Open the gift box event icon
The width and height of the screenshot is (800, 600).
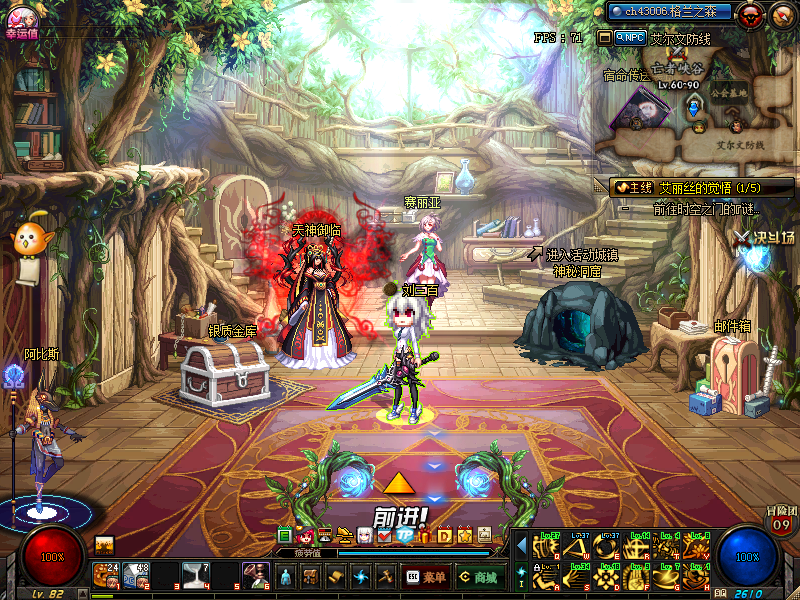click(x=427, y=536)
